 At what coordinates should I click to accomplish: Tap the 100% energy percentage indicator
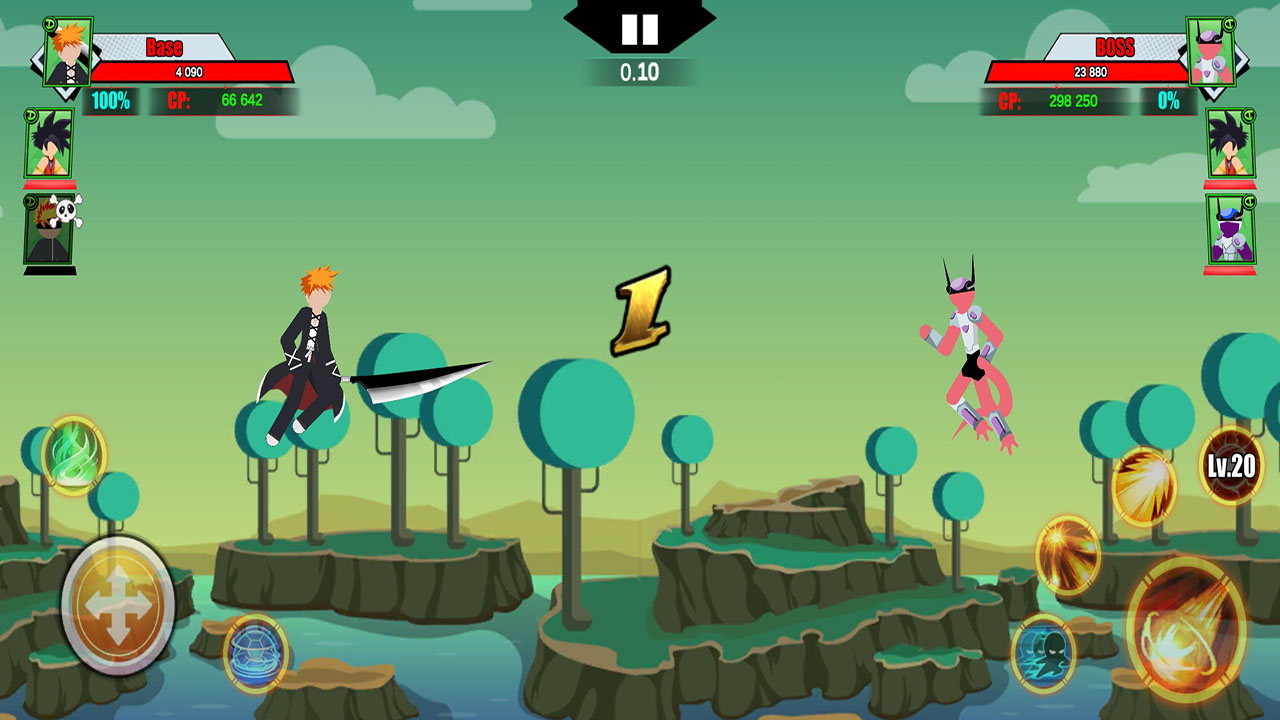pos(111,99)
